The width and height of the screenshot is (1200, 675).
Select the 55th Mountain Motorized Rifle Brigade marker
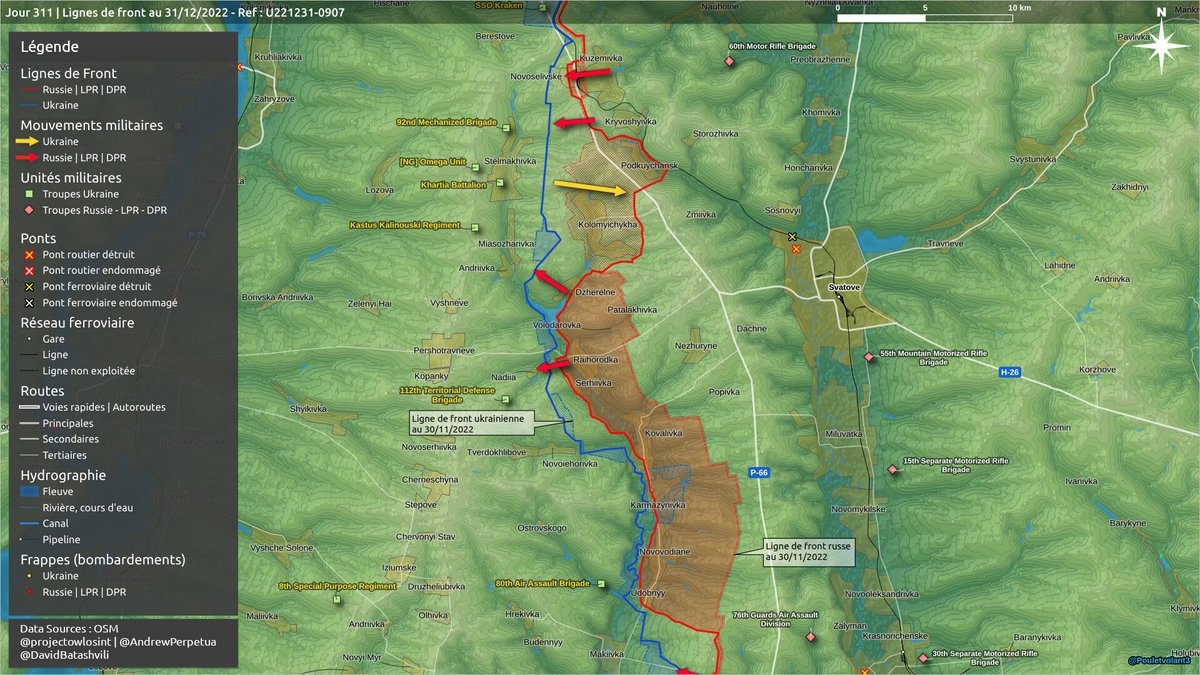(x=867, y=355)
